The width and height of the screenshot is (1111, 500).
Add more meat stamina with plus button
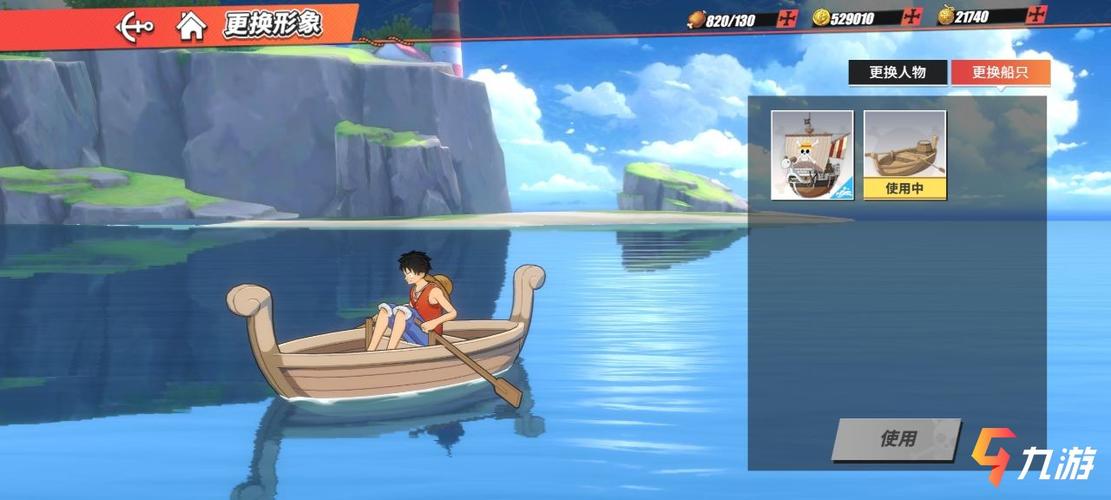[x=788, y=18]
